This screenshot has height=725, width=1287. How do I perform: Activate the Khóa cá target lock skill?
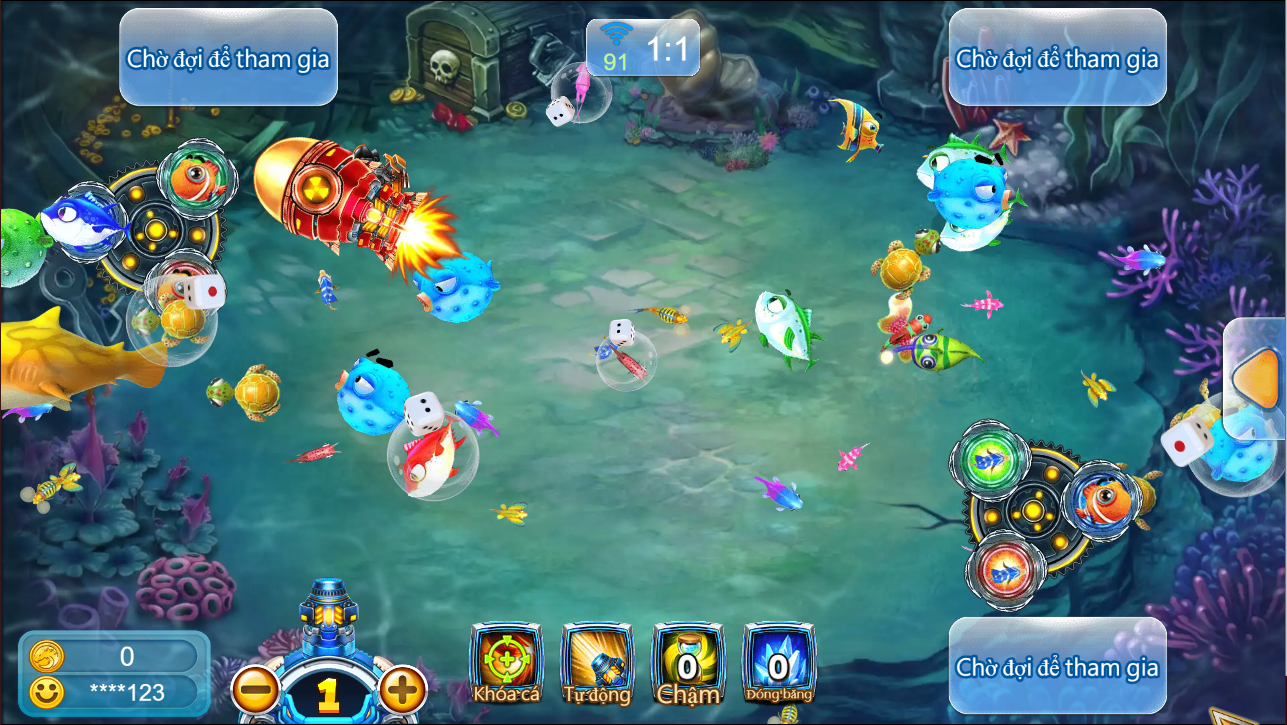tap(506, 662)
